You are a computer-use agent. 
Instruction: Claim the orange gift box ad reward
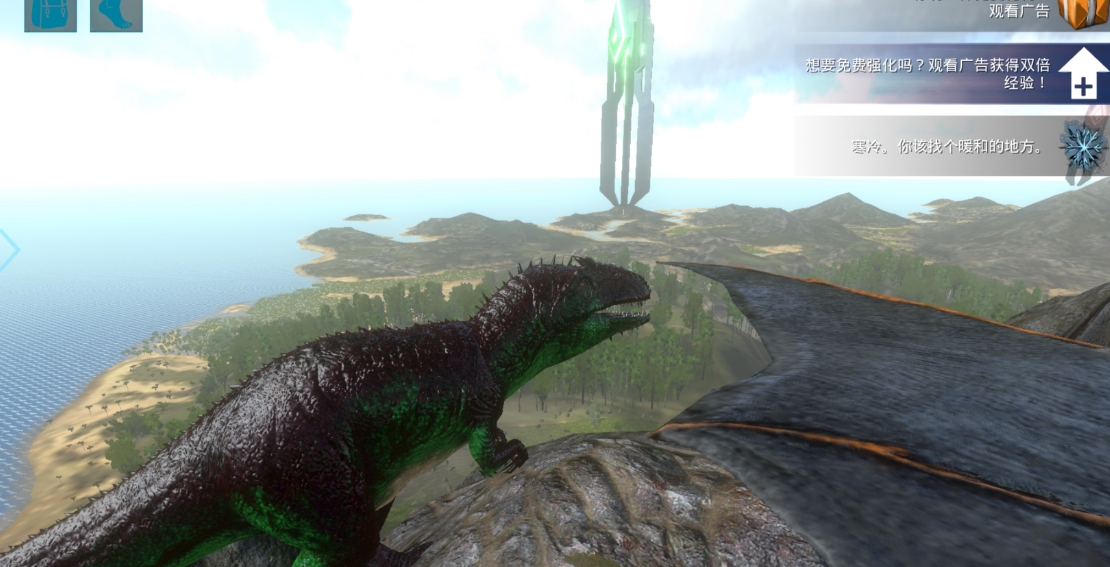(x=1082, y=12)
